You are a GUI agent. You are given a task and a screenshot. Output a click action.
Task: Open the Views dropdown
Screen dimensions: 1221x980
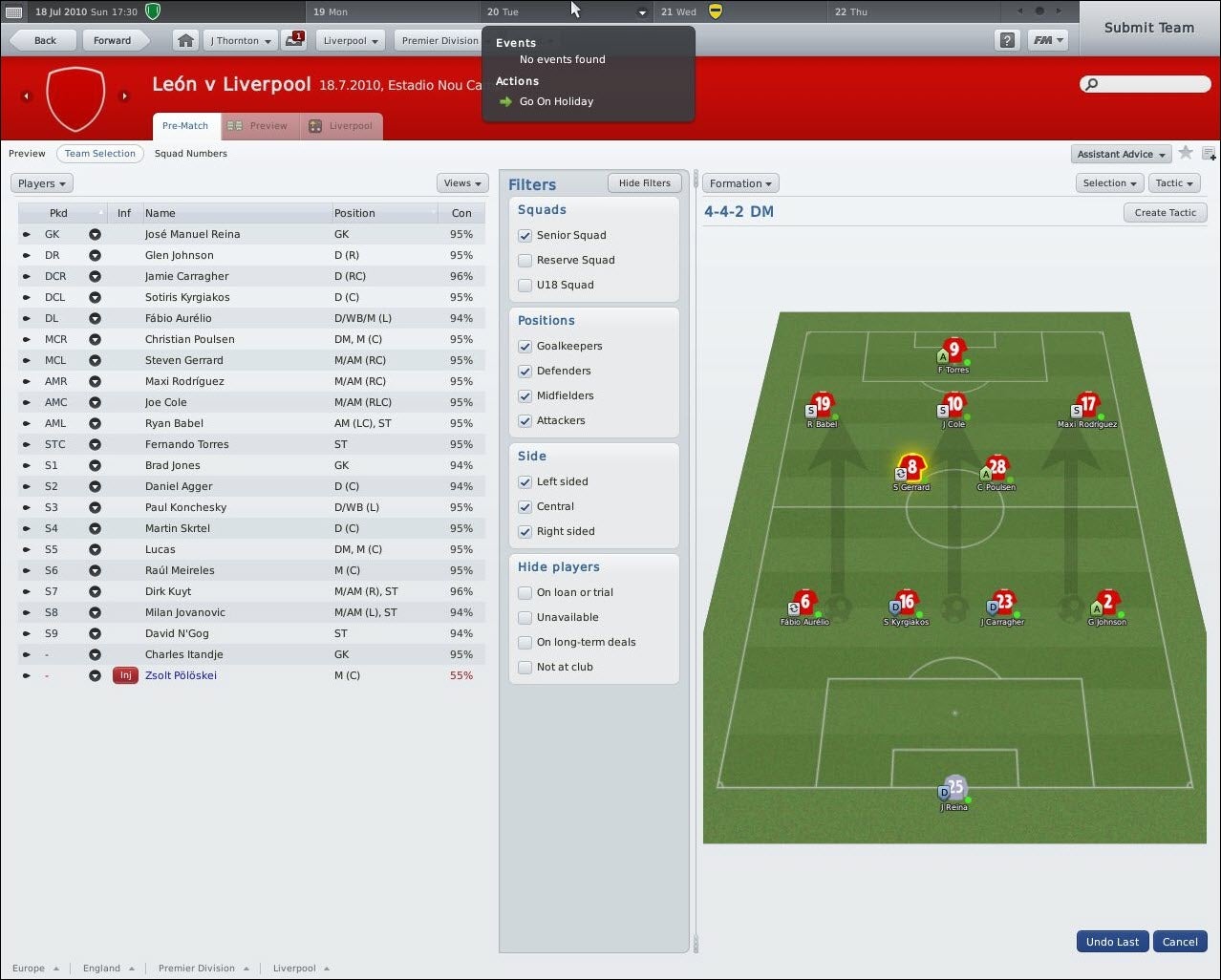point(462,183)
